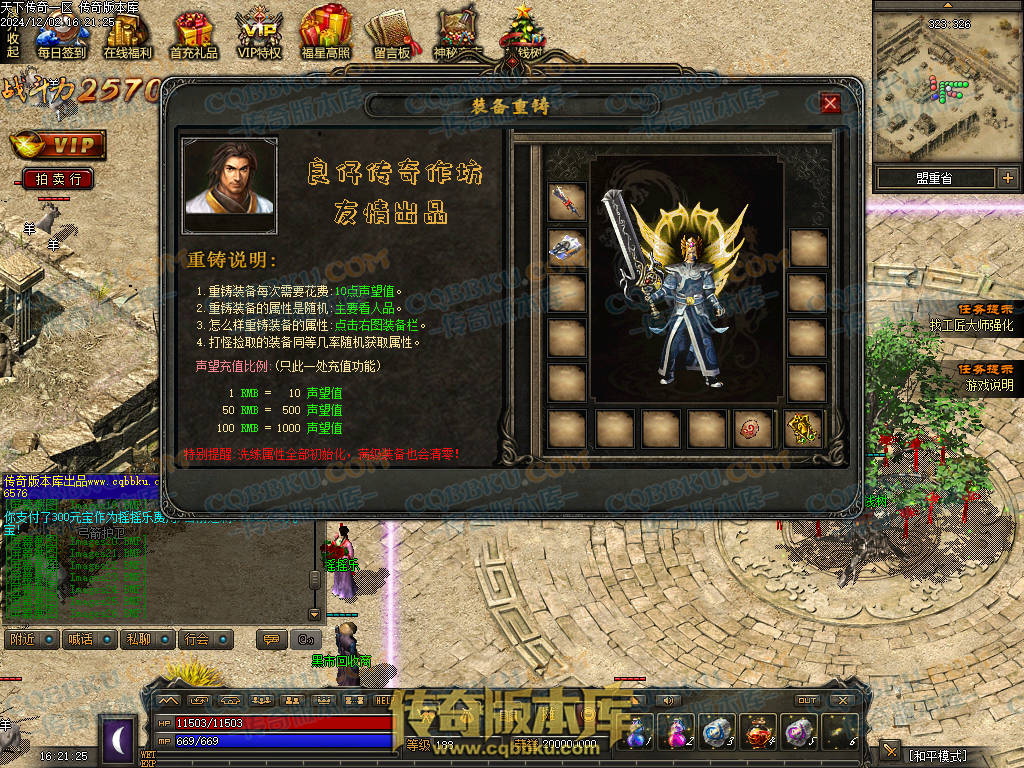Switch chat to 行会 guild channel
1024x768 pixels.
(x=206, y=639)
